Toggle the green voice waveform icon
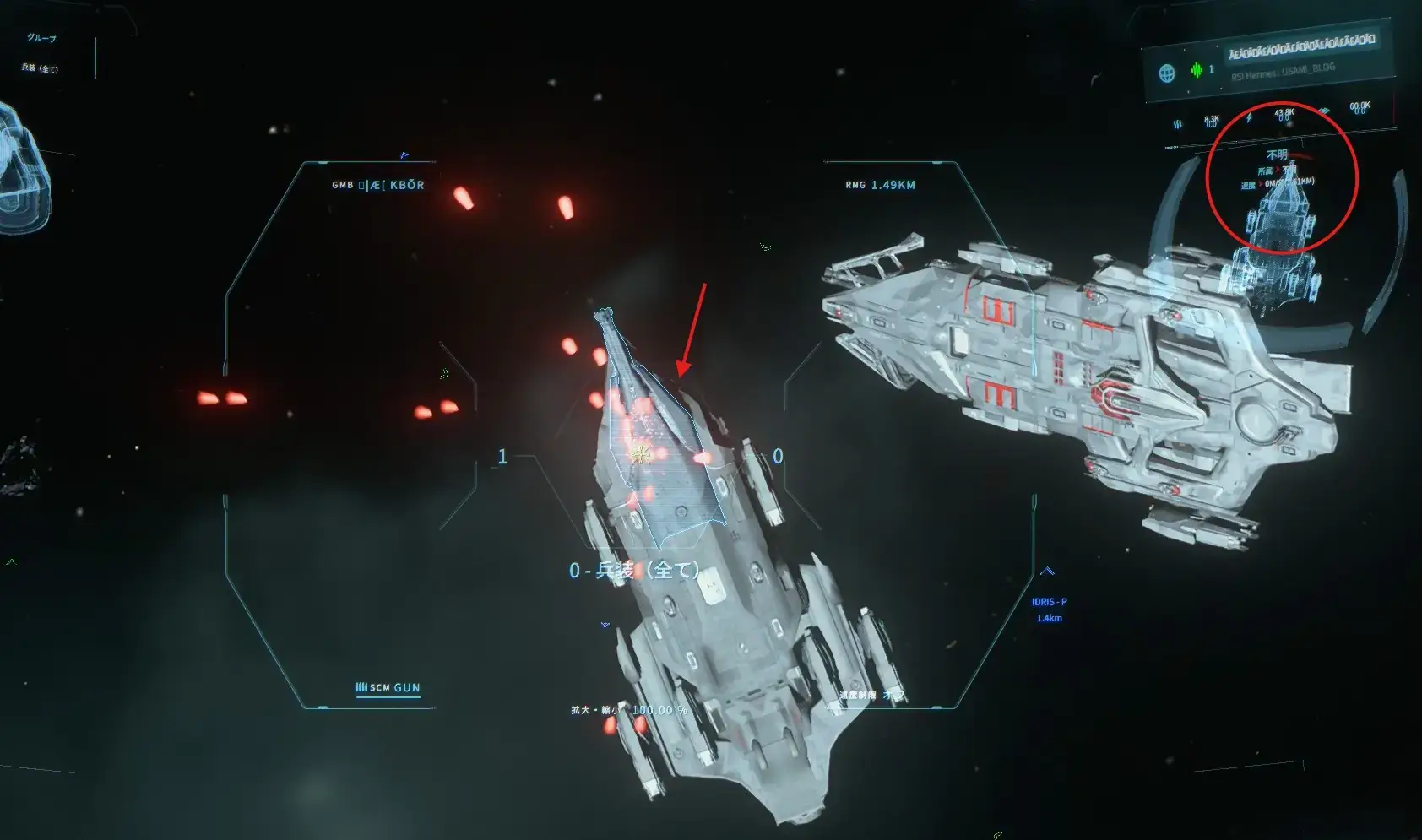Image resolution: width=1422 pixels, height=840 pixels. (x=1197, y=71)
